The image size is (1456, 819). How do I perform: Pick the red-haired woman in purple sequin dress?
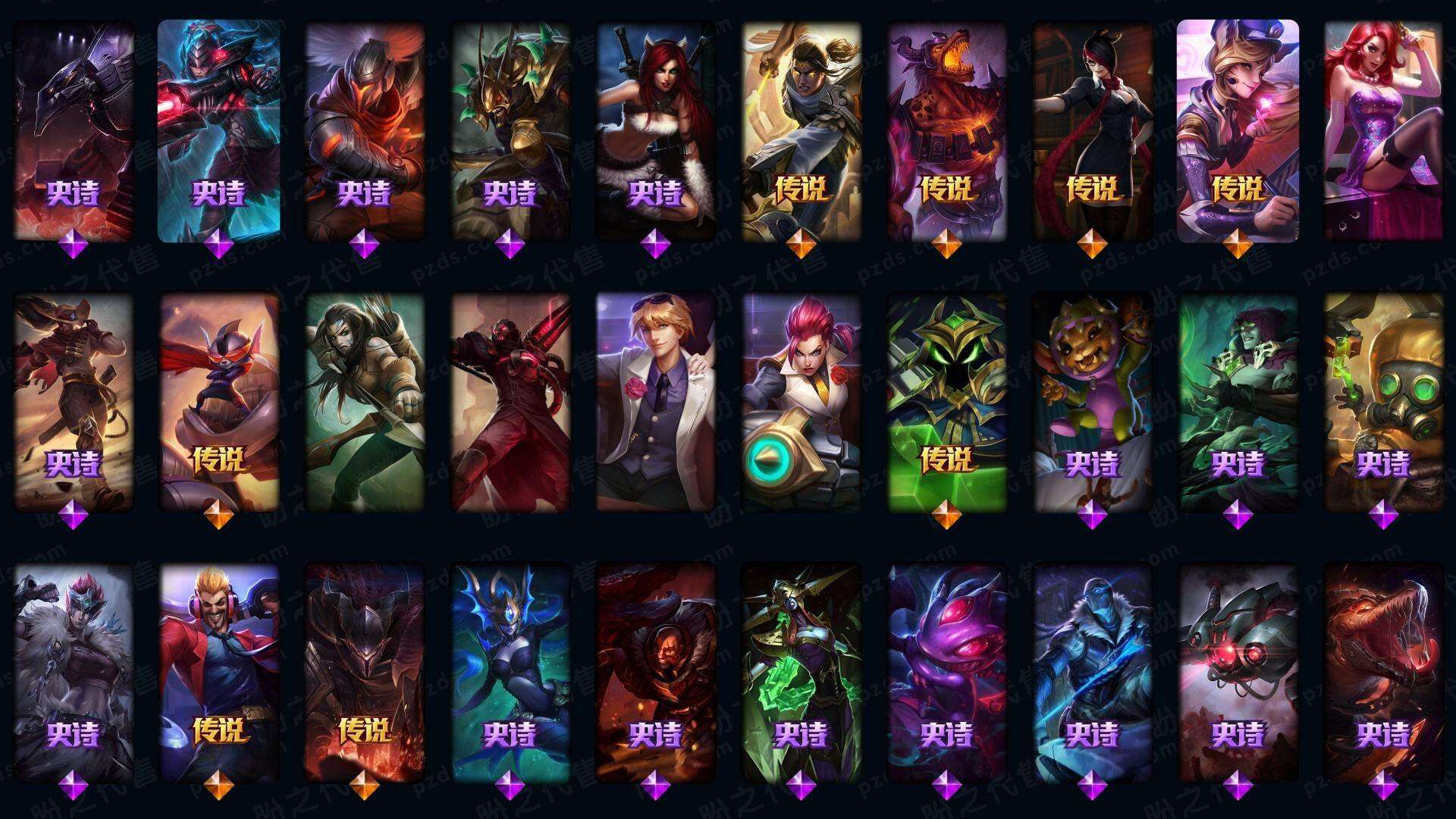click(1383, 129)
